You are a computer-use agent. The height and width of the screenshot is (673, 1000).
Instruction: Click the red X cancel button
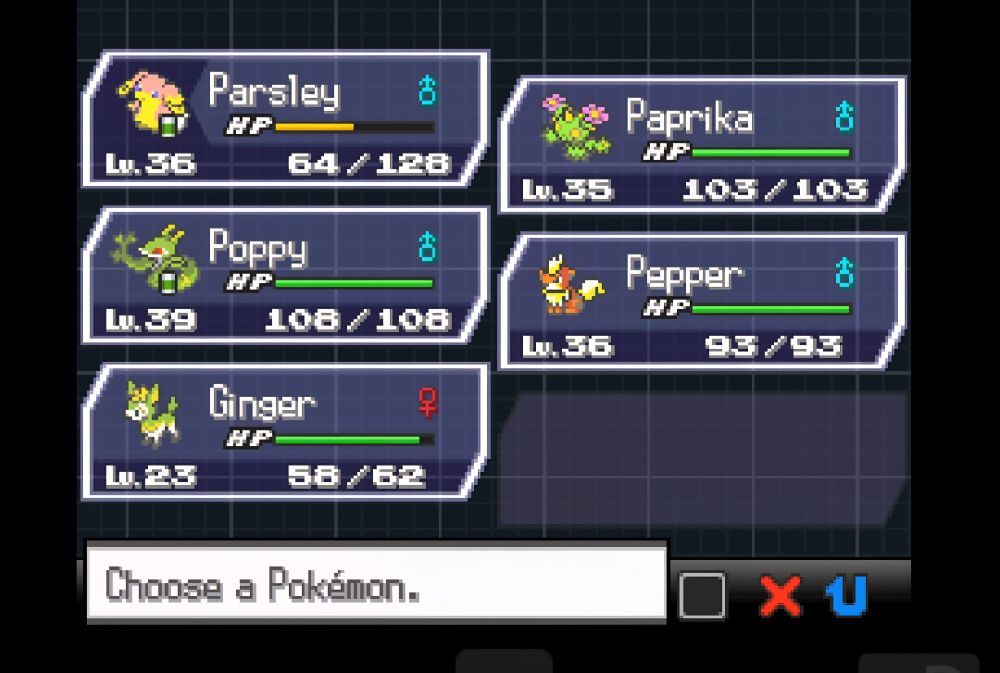[x=780, y=596]
